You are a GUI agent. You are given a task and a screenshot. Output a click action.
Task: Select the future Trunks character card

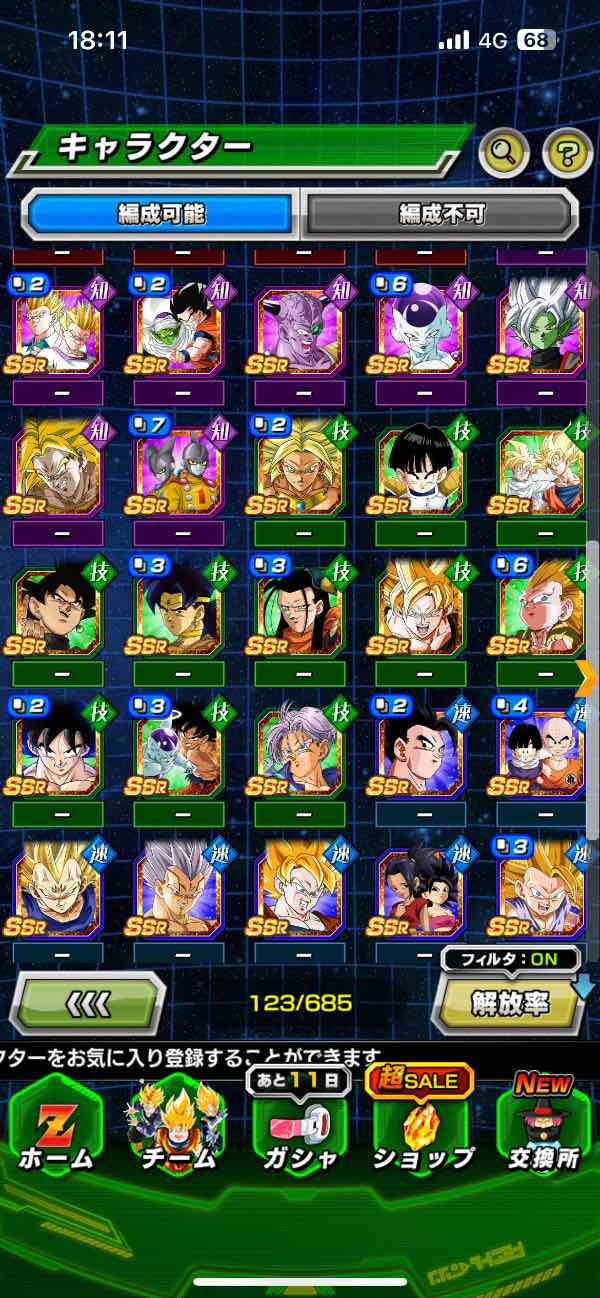(300, 752)
